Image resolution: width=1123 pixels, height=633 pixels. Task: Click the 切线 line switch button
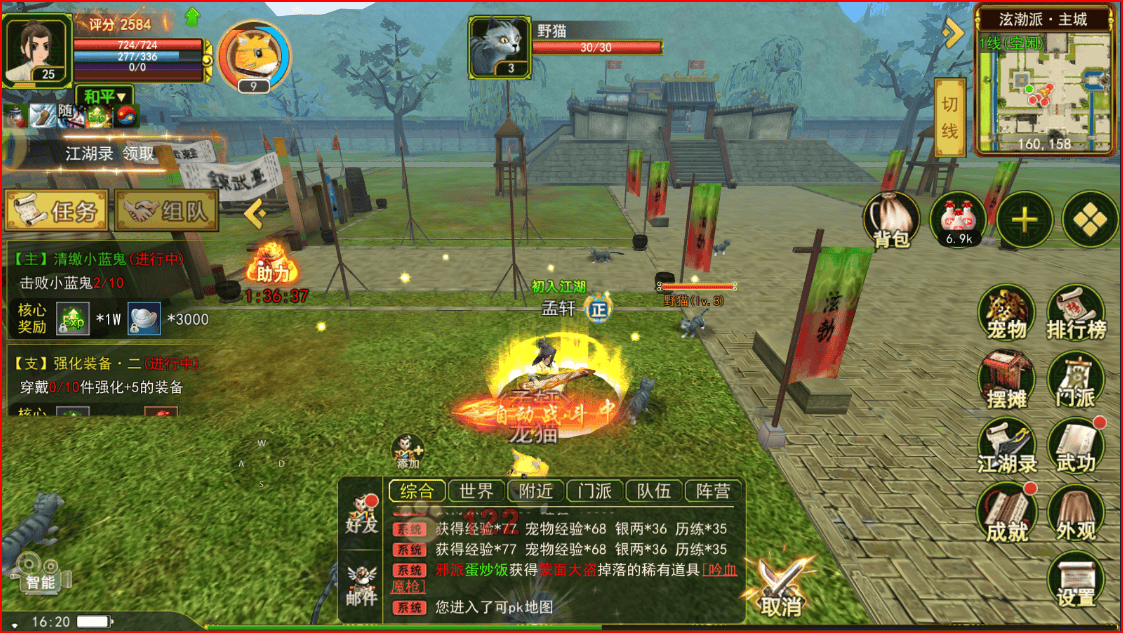point(949,117)
